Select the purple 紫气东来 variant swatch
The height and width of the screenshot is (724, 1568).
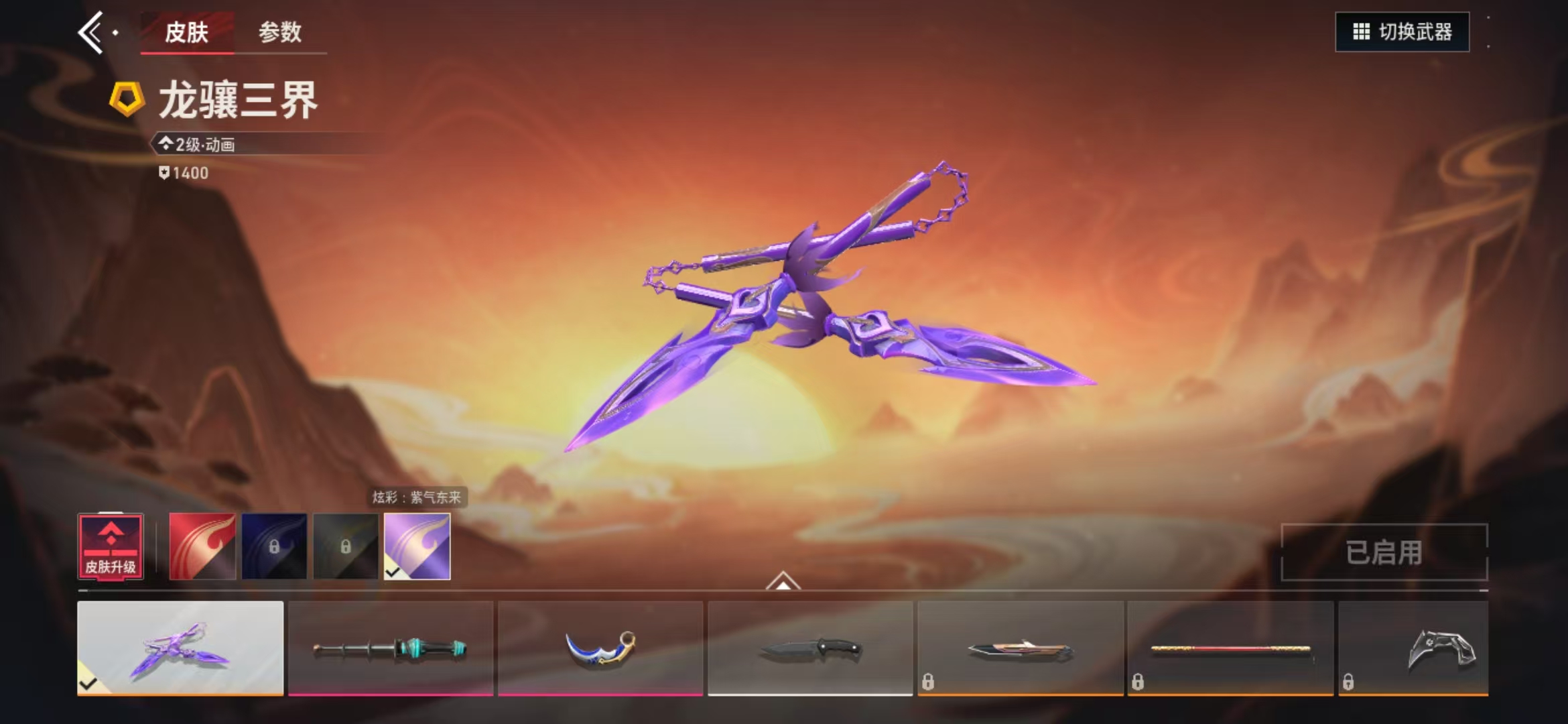coord(417,546)
